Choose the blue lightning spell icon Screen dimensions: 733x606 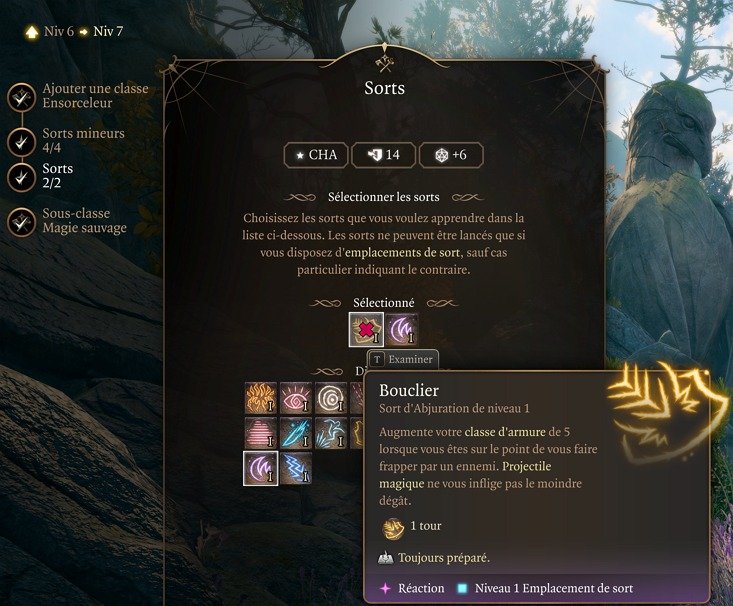[296, 468]
